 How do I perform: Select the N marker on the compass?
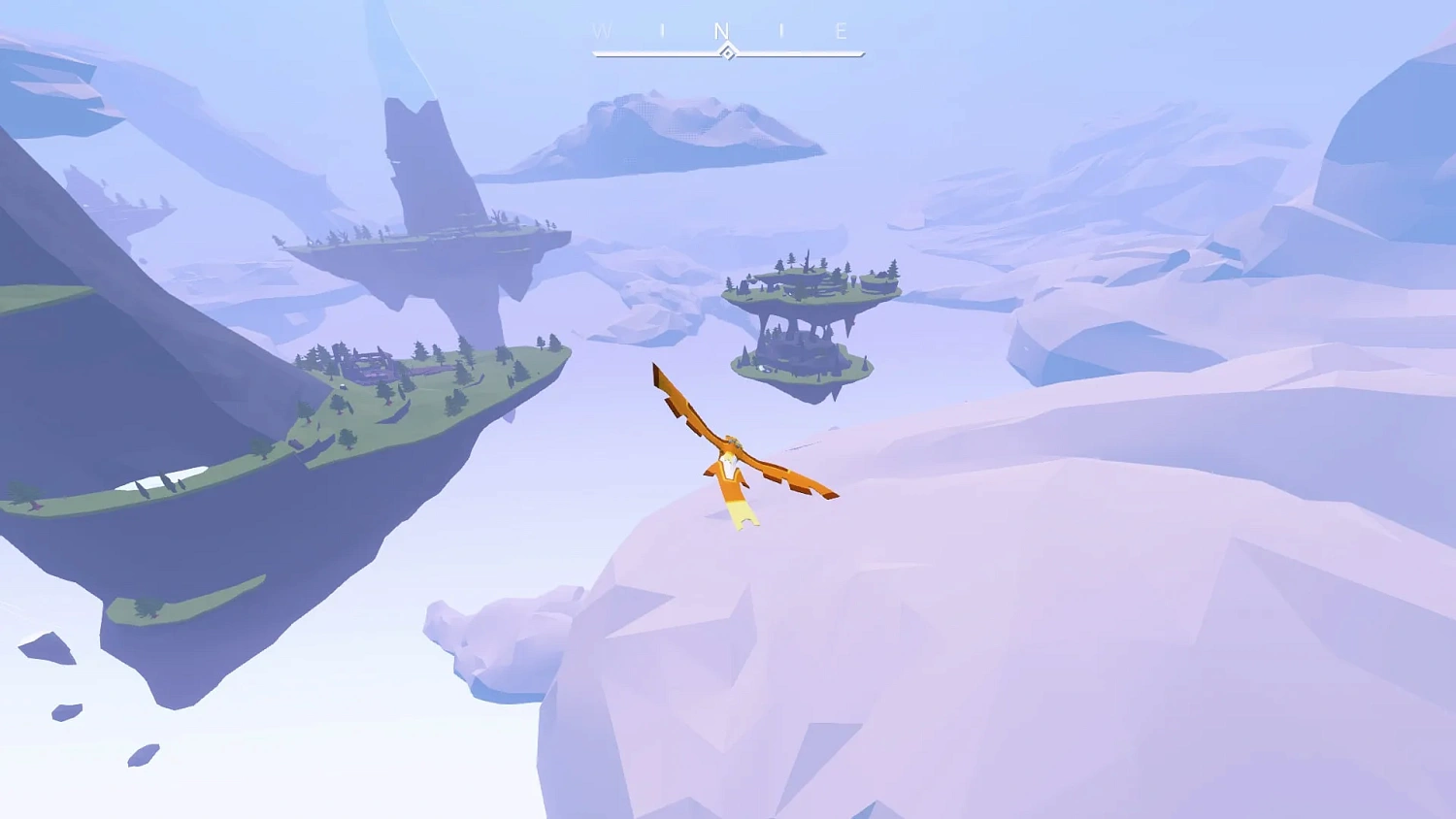pos(721,31)
